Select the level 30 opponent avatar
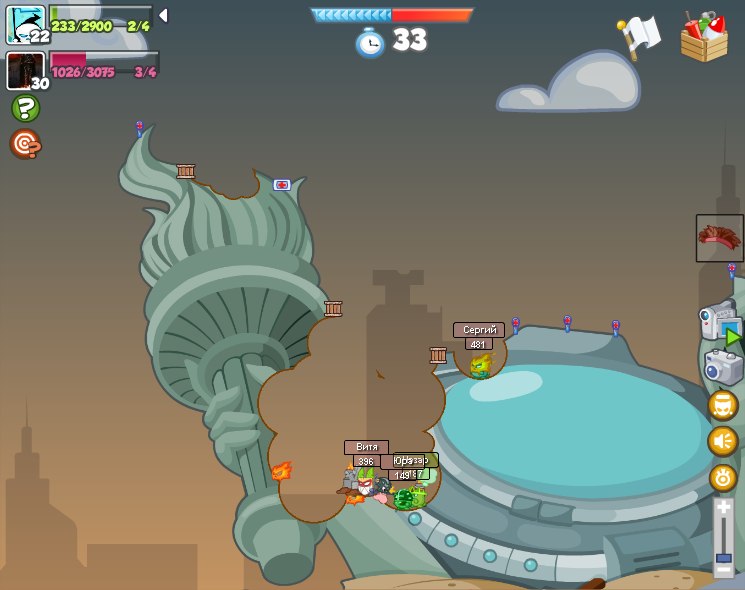745x590 pixels. 25,71
